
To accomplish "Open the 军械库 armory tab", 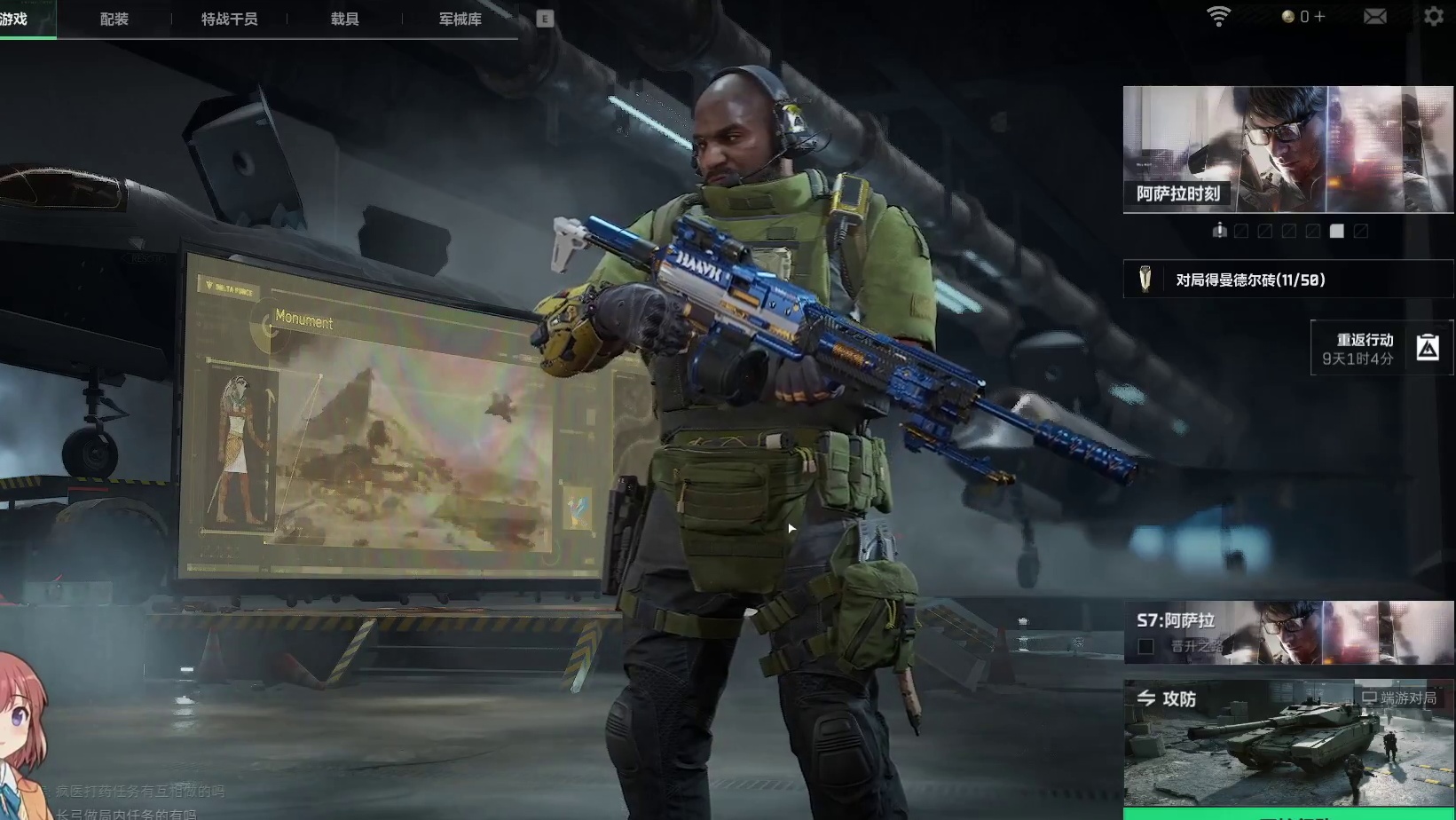I will coord(460,19).
